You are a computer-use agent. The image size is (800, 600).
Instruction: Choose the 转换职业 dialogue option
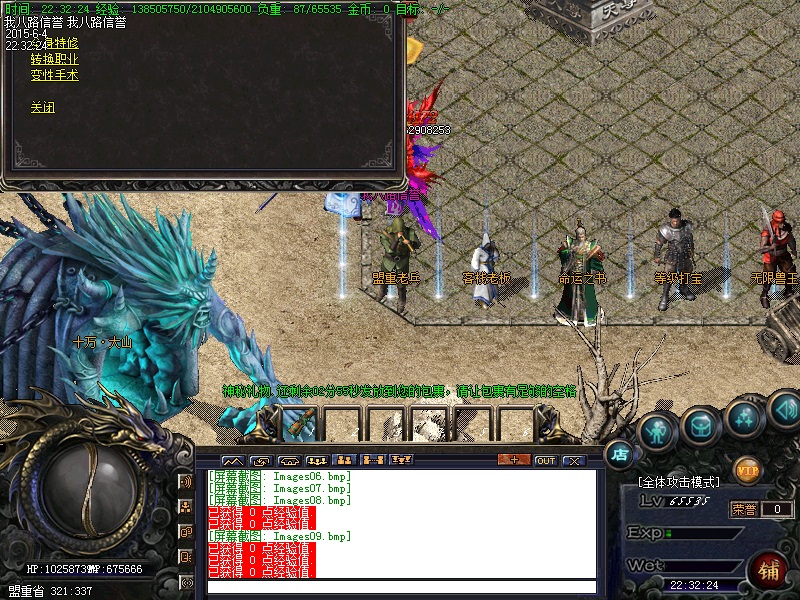click(54, 59)
